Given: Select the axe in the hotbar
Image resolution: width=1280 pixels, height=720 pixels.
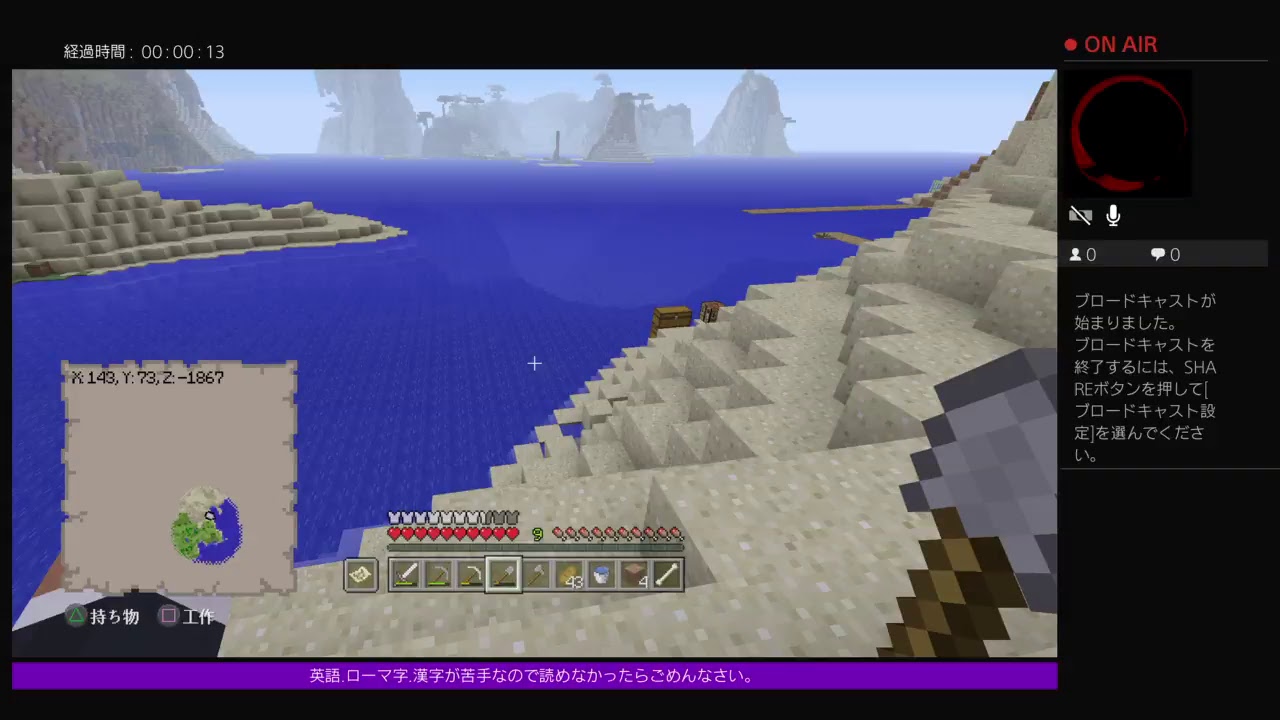Looking at the screenshot, I should tap(537, 574).
